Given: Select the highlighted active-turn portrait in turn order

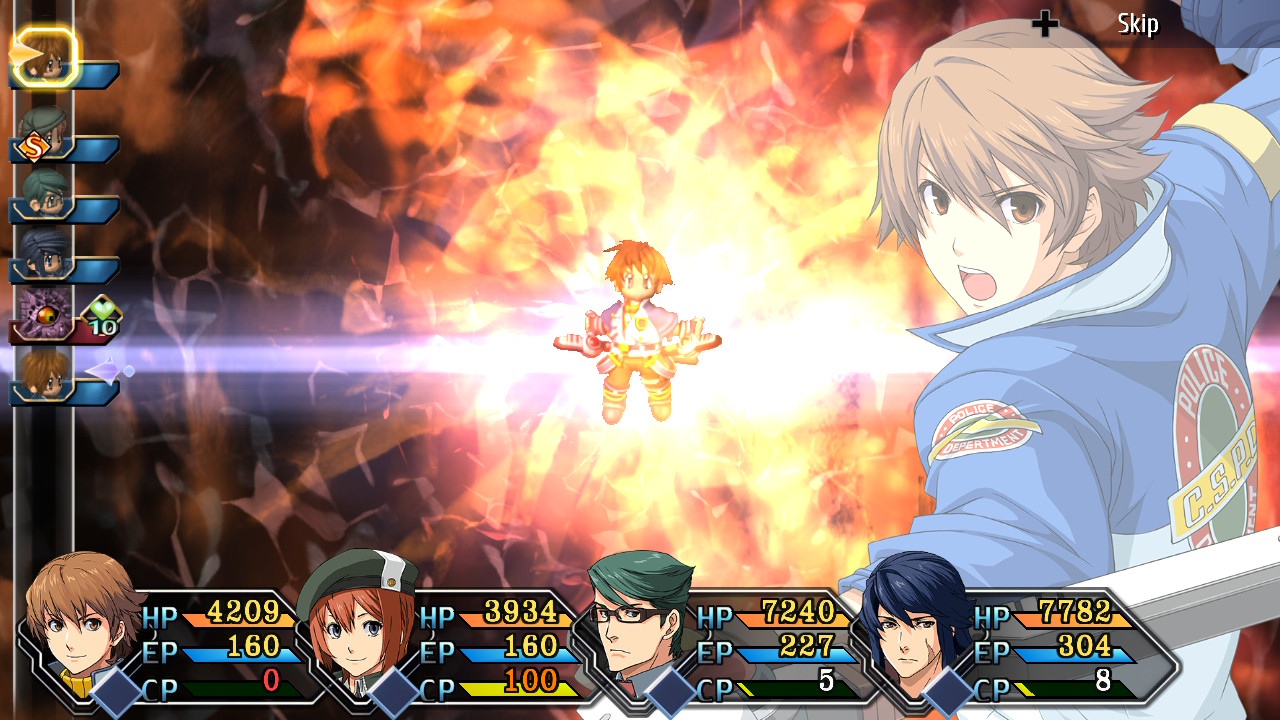Looking at the screenshot, I should pos(45,58).
